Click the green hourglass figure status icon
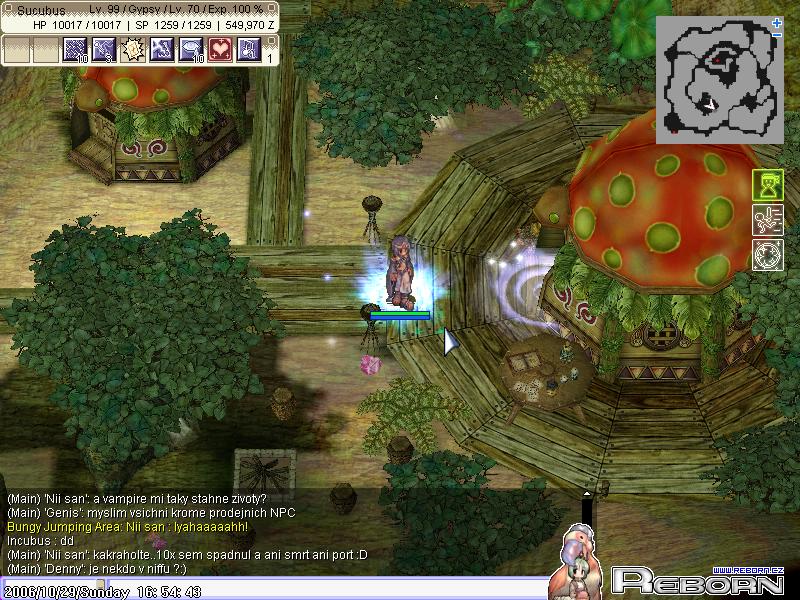Viewport: 800px width, 600px height. 767,186
